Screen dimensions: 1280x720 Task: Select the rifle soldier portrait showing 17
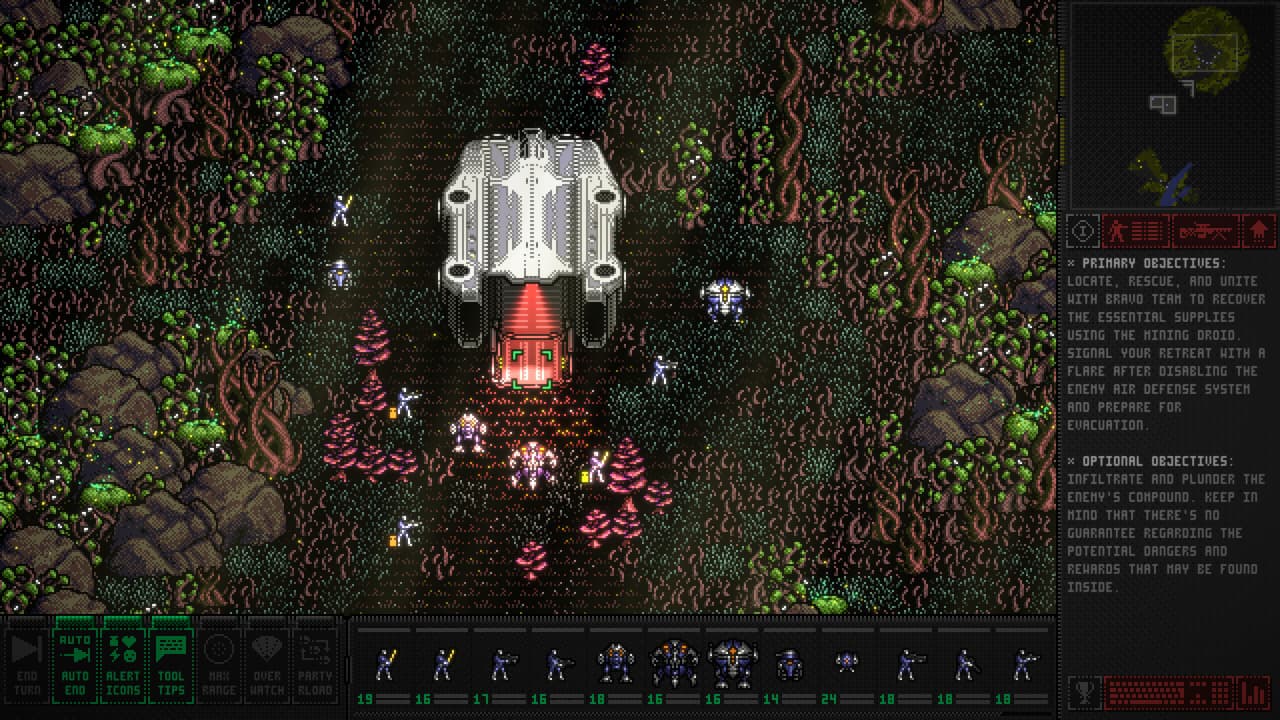(x=500, y=665)
